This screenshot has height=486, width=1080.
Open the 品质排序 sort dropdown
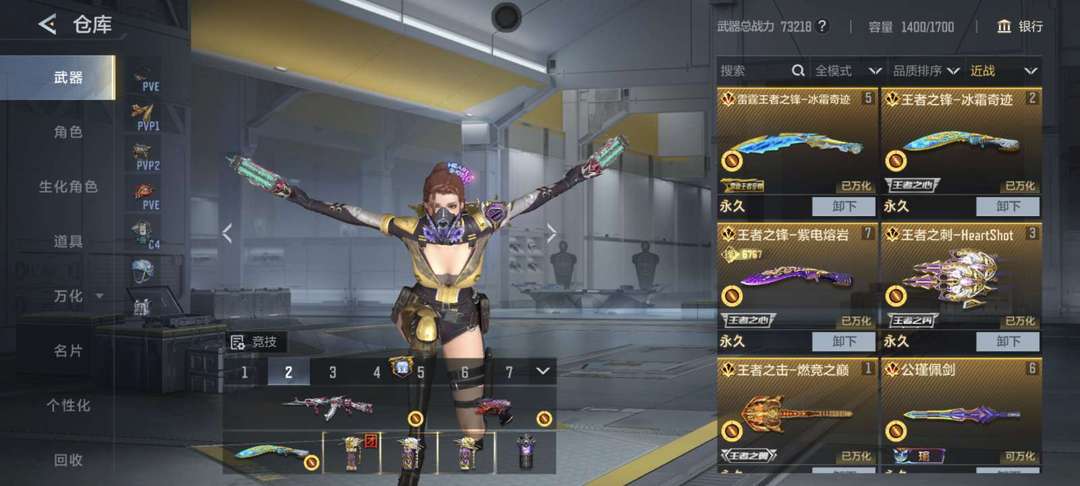(926, 71)
